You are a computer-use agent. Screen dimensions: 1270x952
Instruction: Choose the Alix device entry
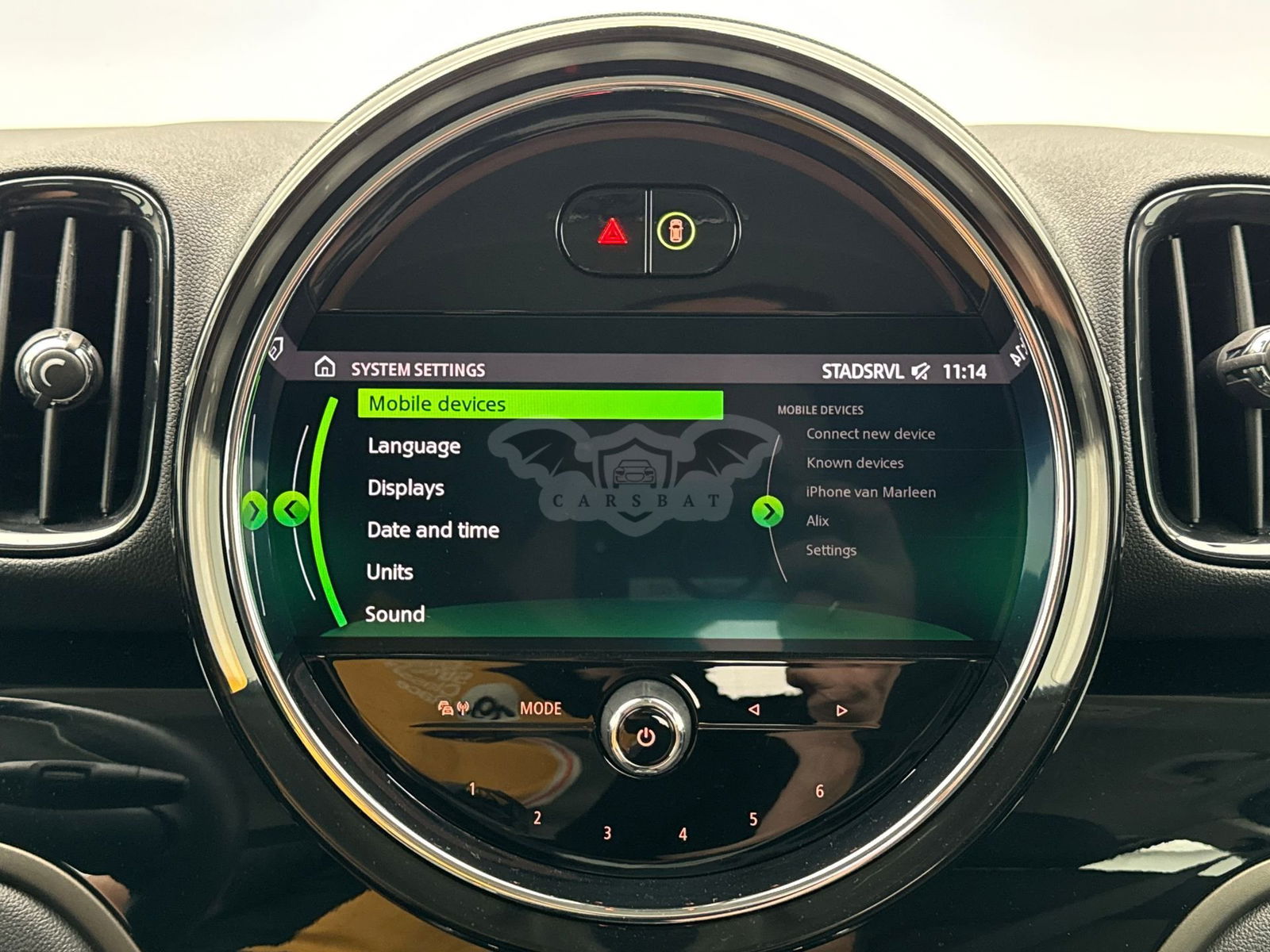pyautogui.click(x=817, y=521)
